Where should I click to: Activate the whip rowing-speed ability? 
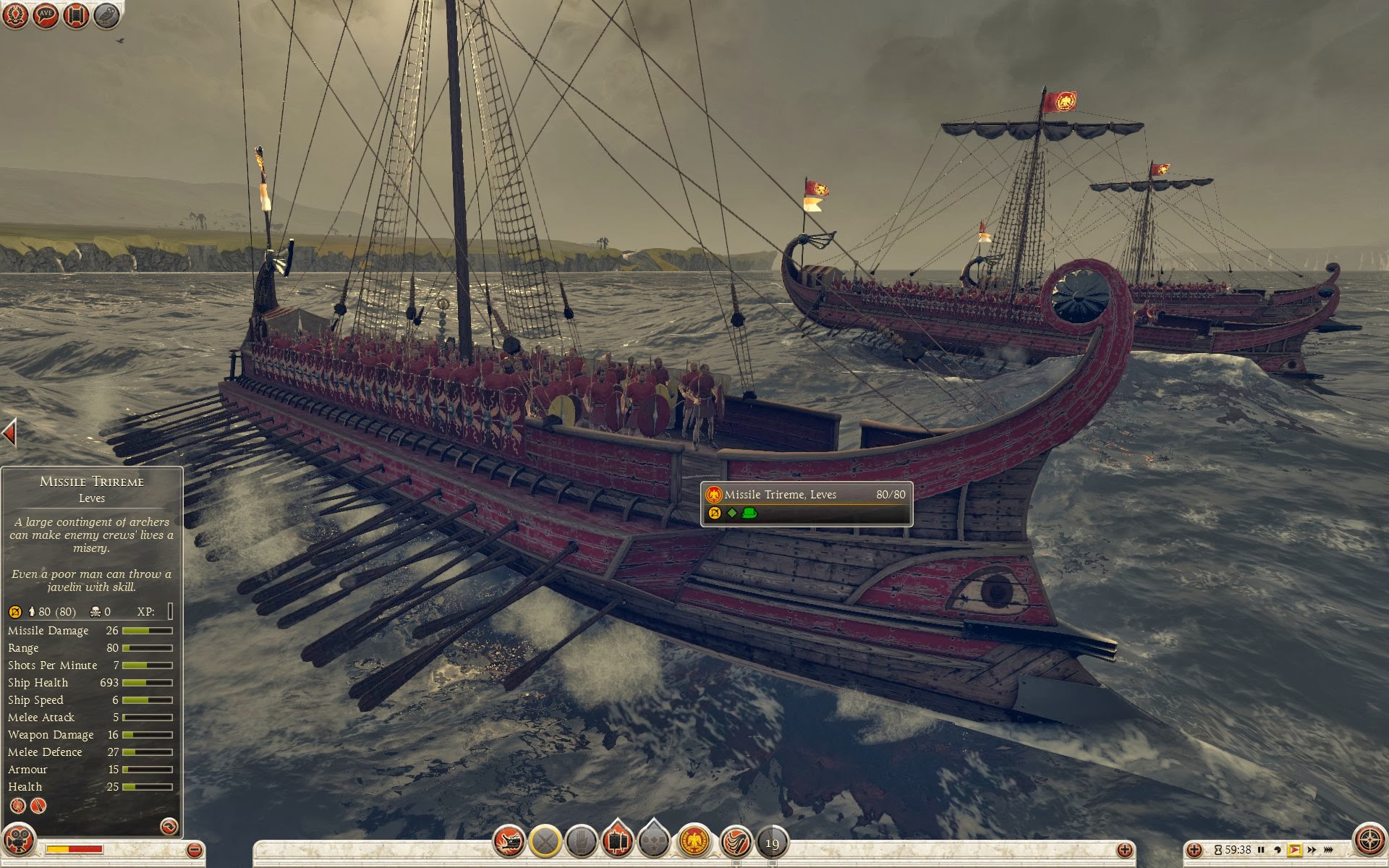(x=736, y=842)
